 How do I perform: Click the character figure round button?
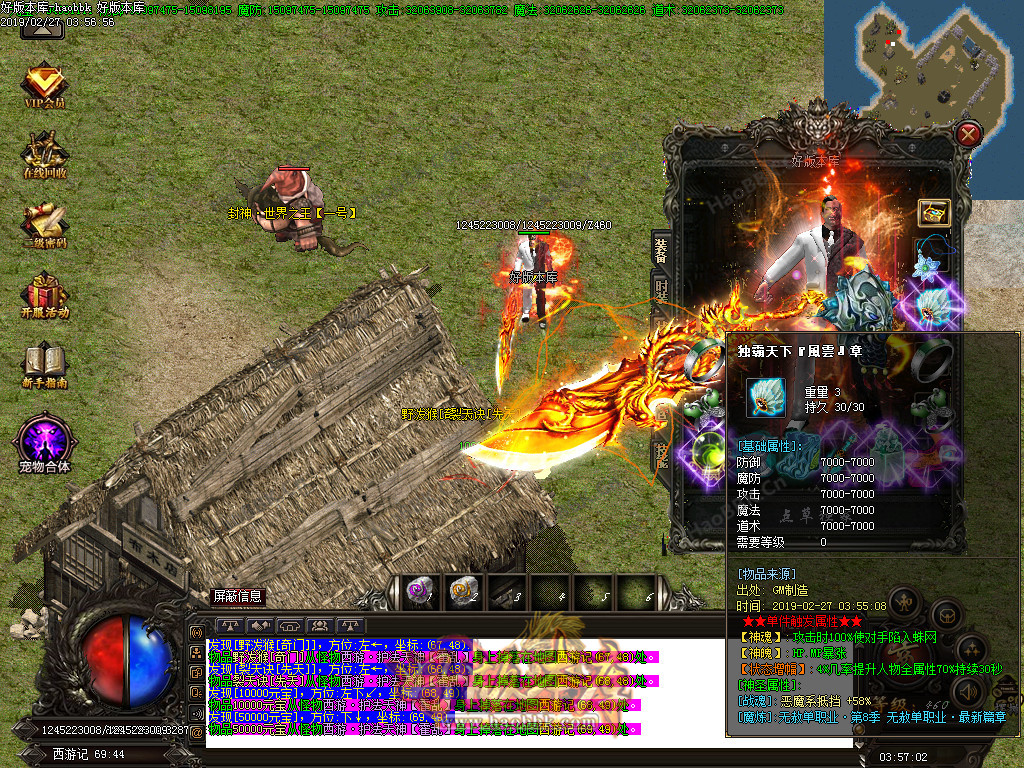pyautogui.click(x=903, y=604)
